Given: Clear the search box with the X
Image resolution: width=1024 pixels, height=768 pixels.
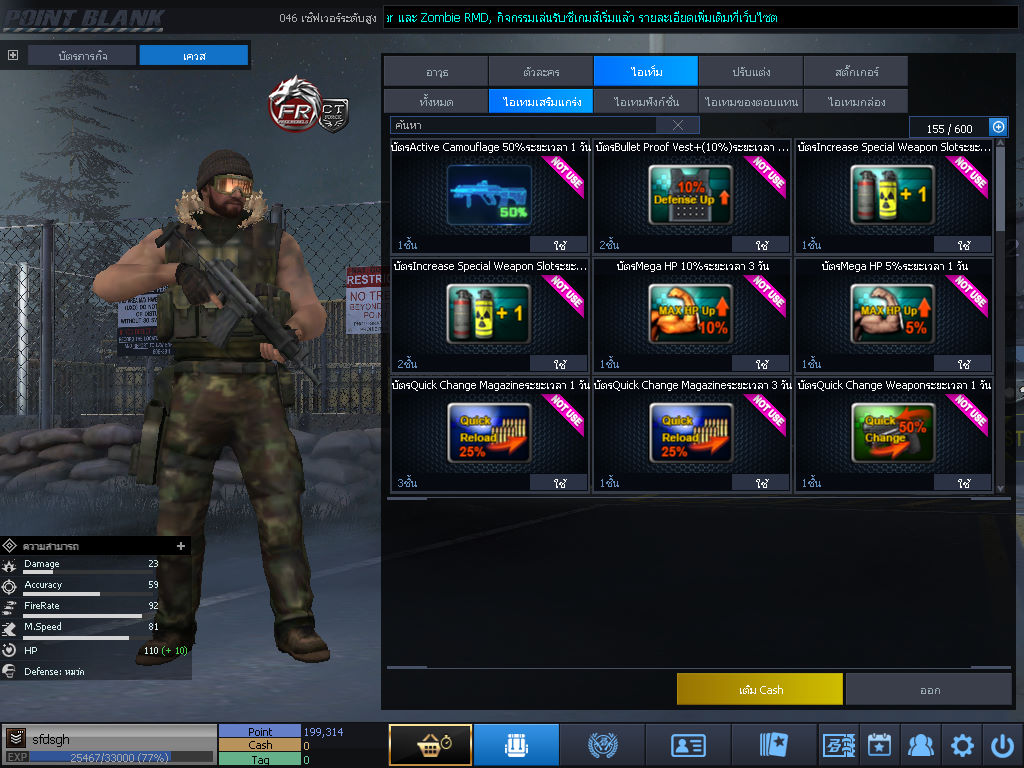Looking at the screenshot, I should [678, 125].
